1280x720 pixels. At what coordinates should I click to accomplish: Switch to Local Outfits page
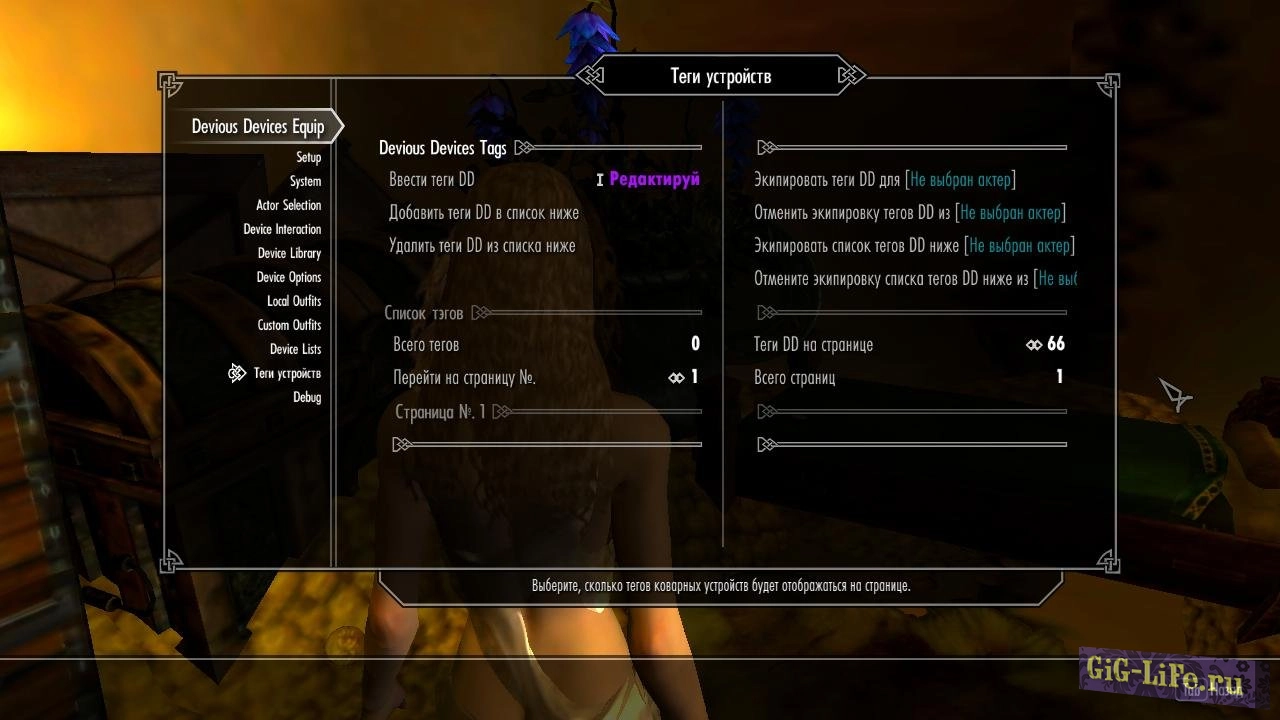pos(294,302)
